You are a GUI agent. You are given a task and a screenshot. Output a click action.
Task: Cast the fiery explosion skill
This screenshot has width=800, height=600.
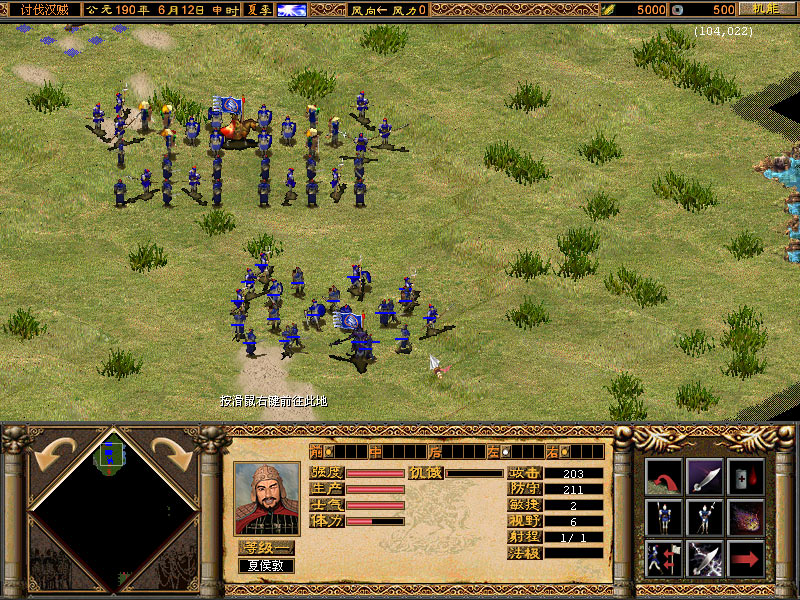[746, 517]
